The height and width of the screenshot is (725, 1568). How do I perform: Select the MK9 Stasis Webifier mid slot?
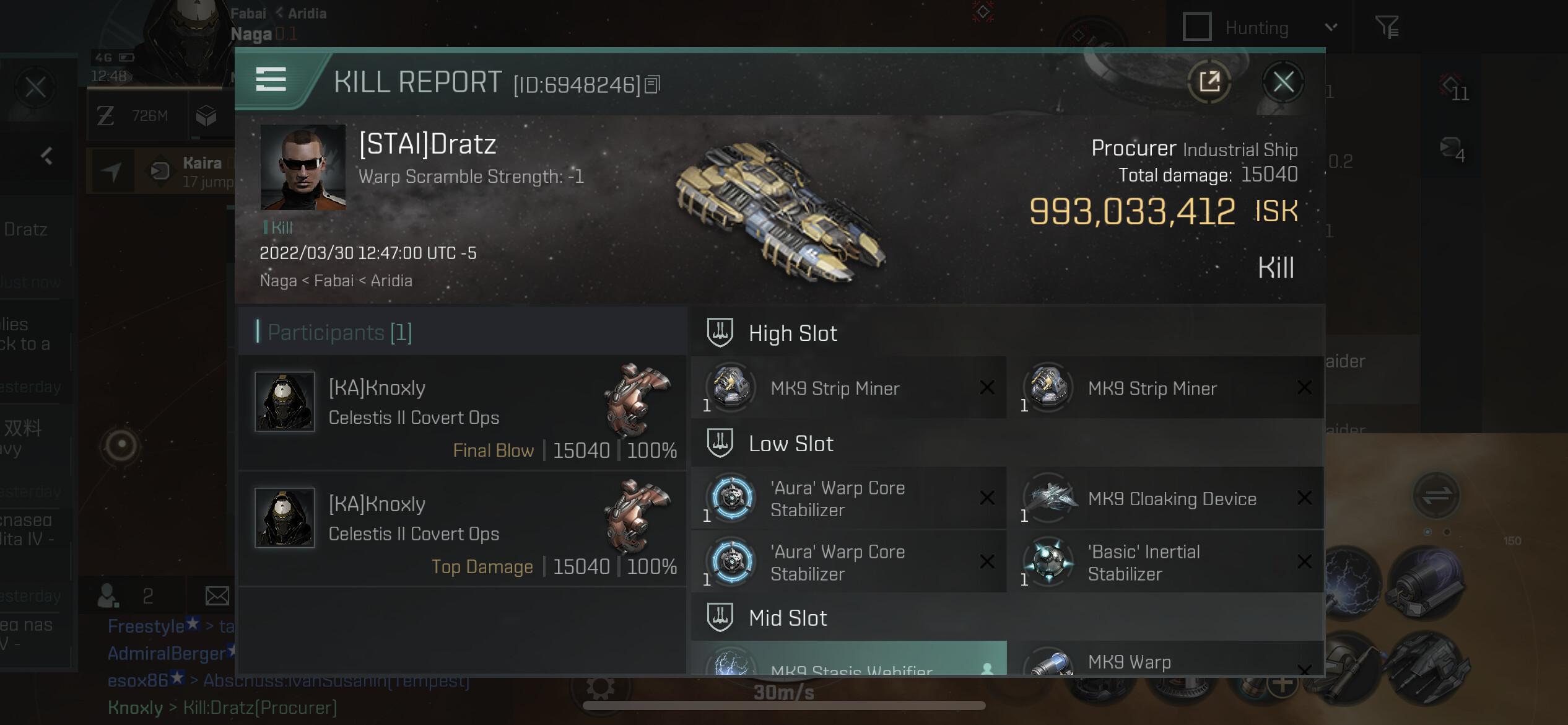point(848,663)
